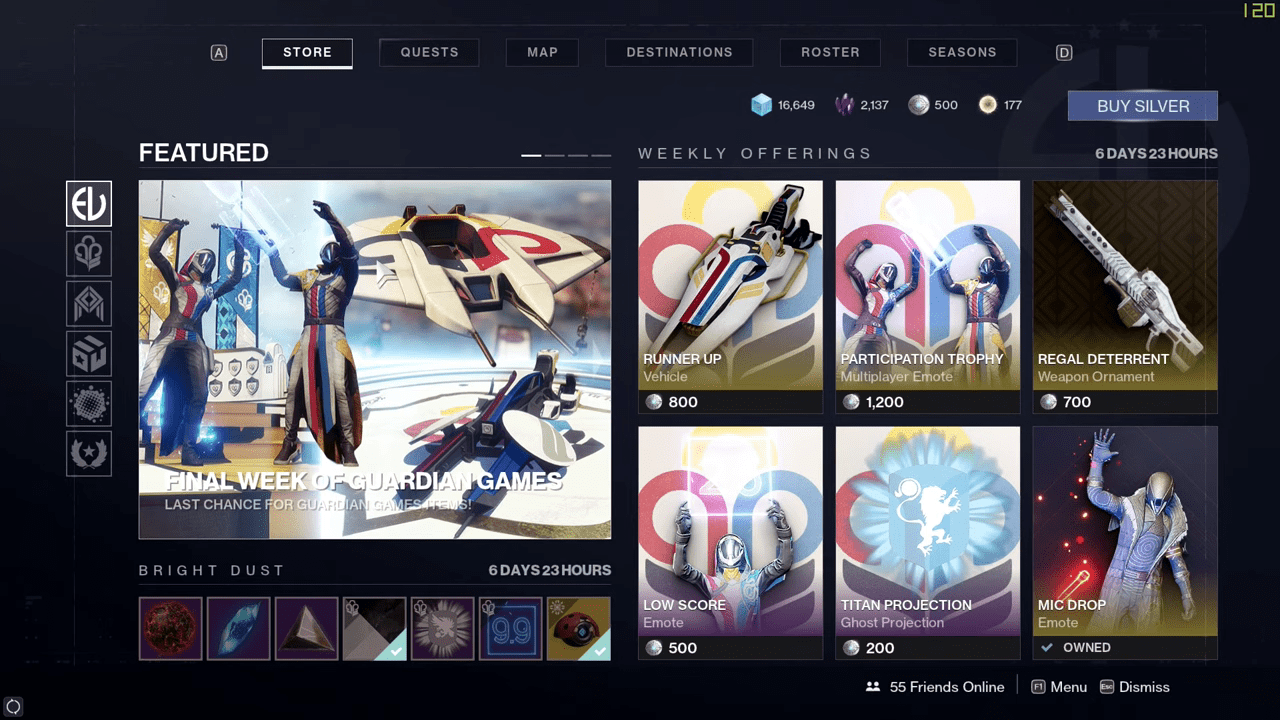Choose the Regal Deterrent weapon ornament
This screenshot has height=720, width=1280.
(1125, 296)
